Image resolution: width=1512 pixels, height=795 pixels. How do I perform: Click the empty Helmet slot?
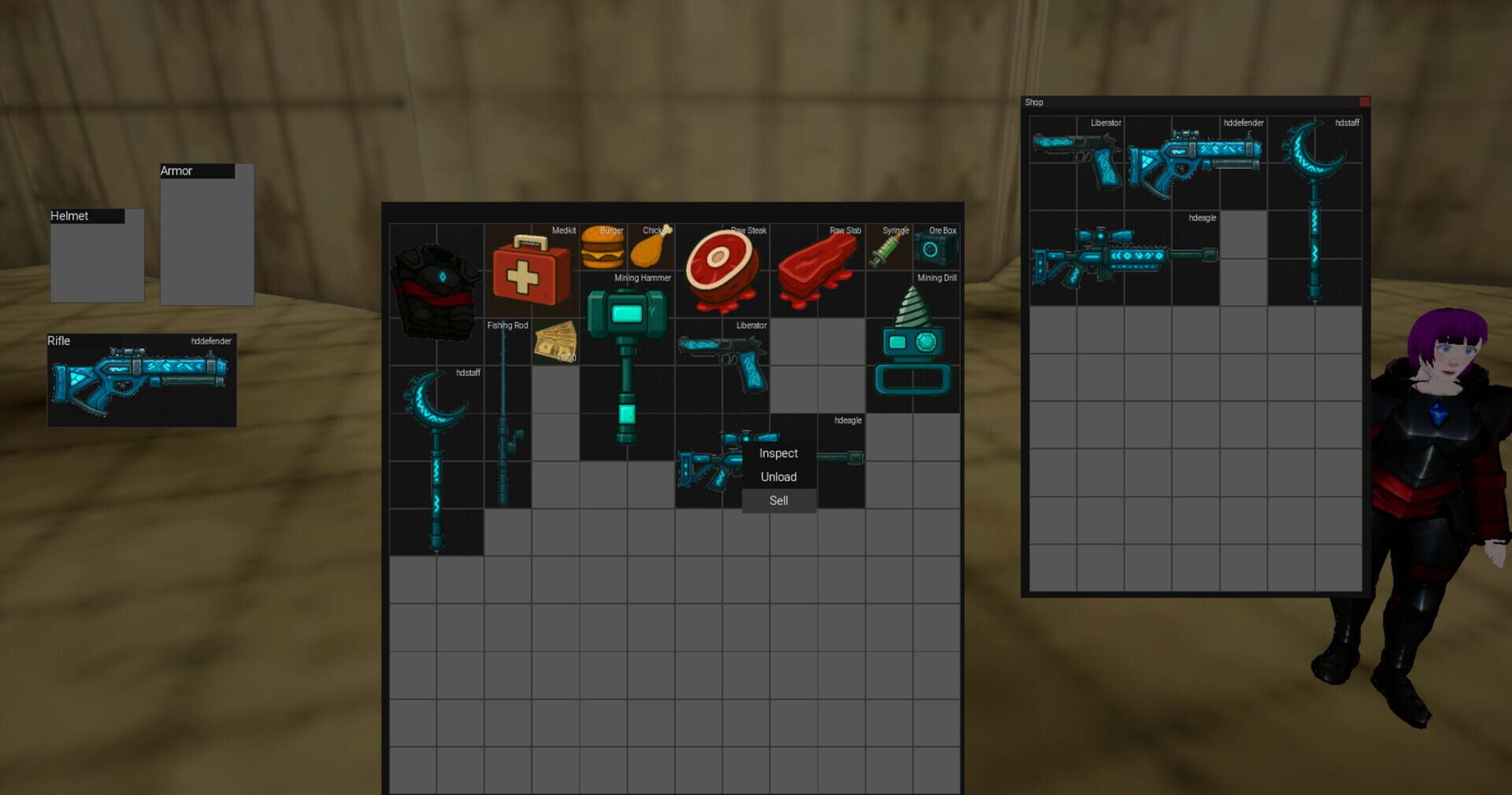pos(96,256)
